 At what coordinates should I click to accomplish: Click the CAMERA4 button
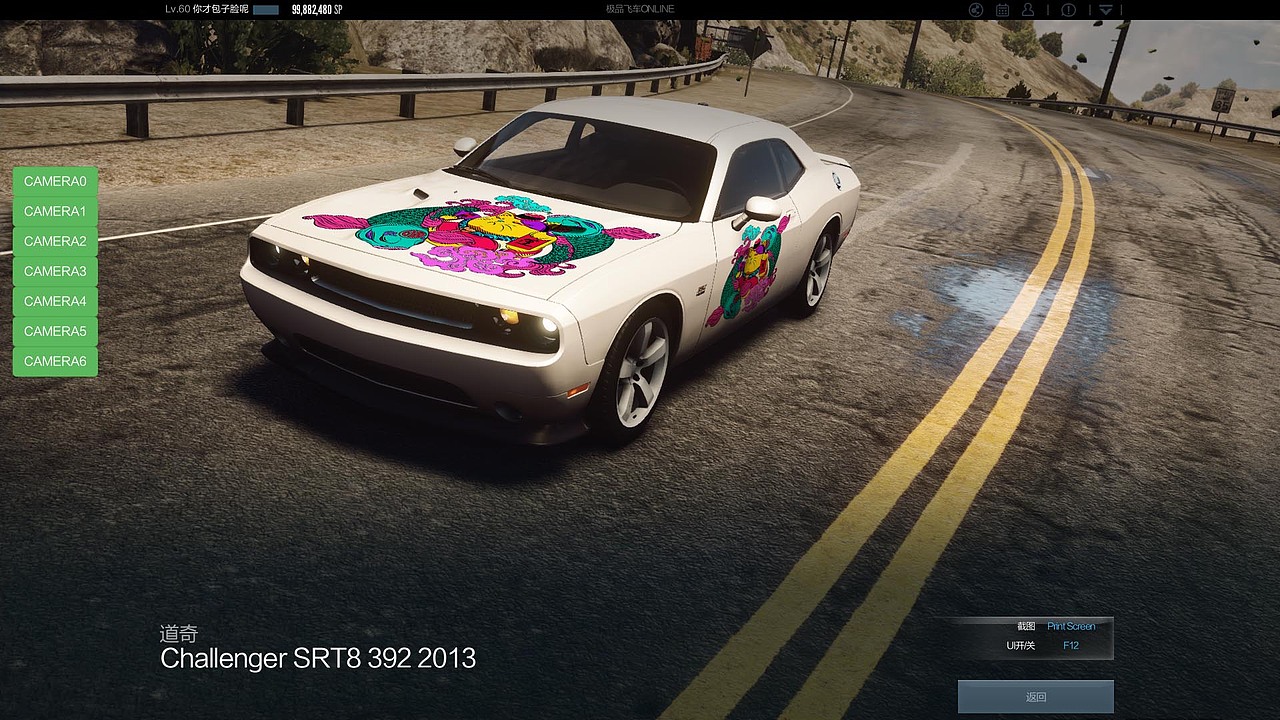coord(55,301)
